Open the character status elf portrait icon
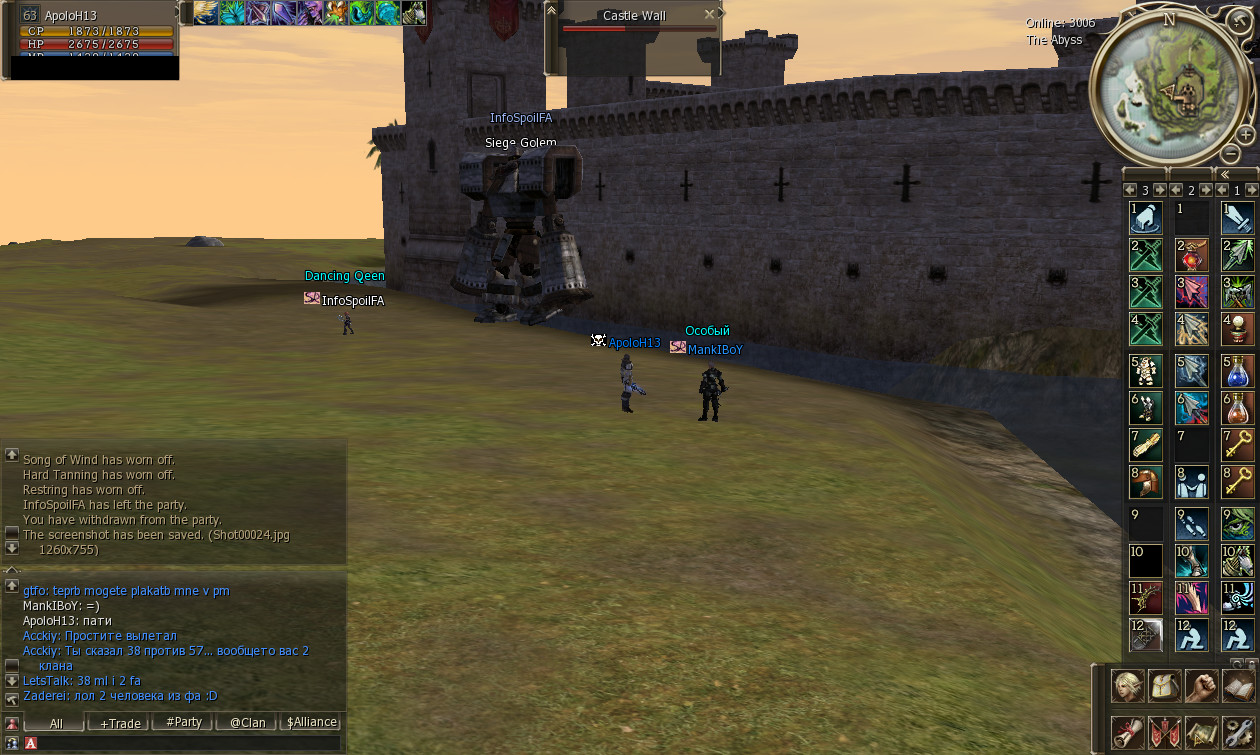The image size is (1260, 755). tap(1128, 686)
